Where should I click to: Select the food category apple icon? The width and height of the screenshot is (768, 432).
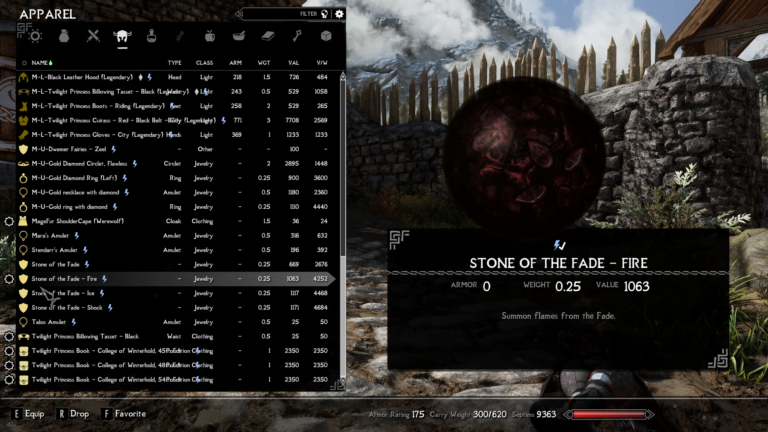tap(210, 37)
